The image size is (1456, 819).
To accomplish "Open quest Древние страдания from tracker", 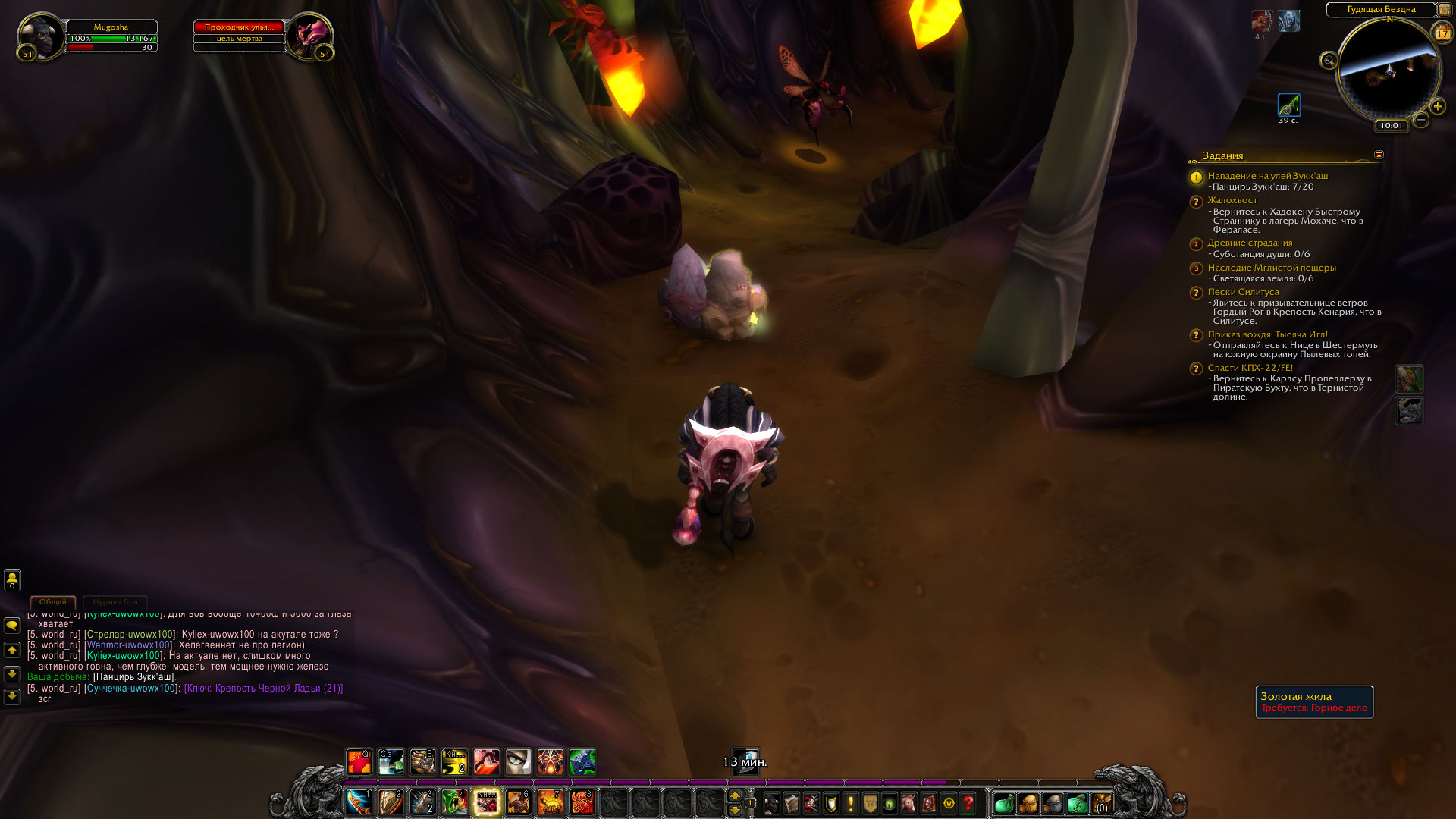I will [1250, 243].
